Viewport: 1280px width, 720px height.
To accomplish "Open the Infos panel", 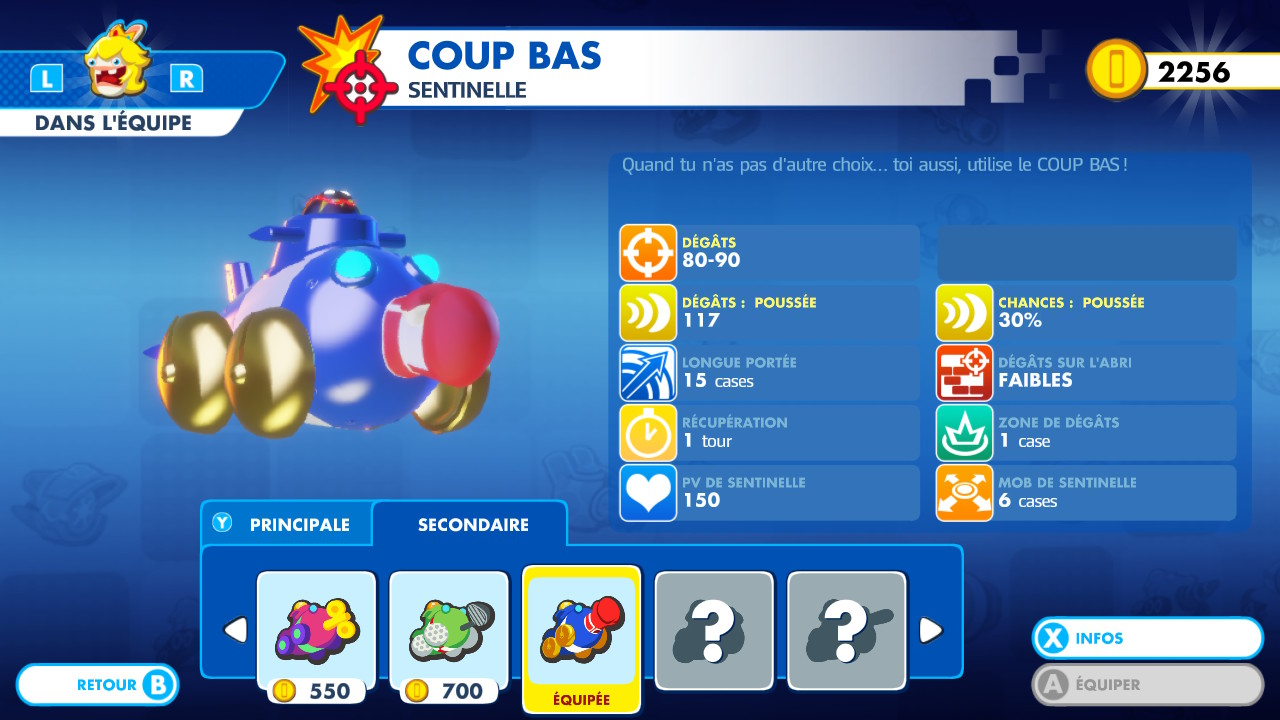I will 1147,638.
